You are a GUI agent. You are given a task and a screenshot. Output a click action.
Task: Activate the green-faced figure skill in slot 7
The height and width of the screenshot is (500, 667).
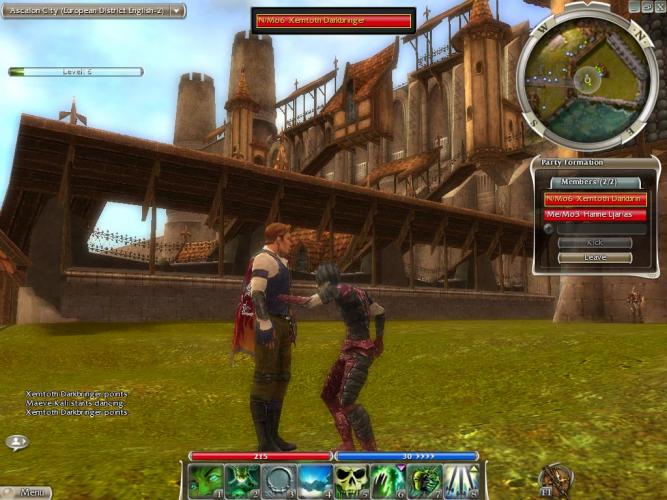coord(424,481)
